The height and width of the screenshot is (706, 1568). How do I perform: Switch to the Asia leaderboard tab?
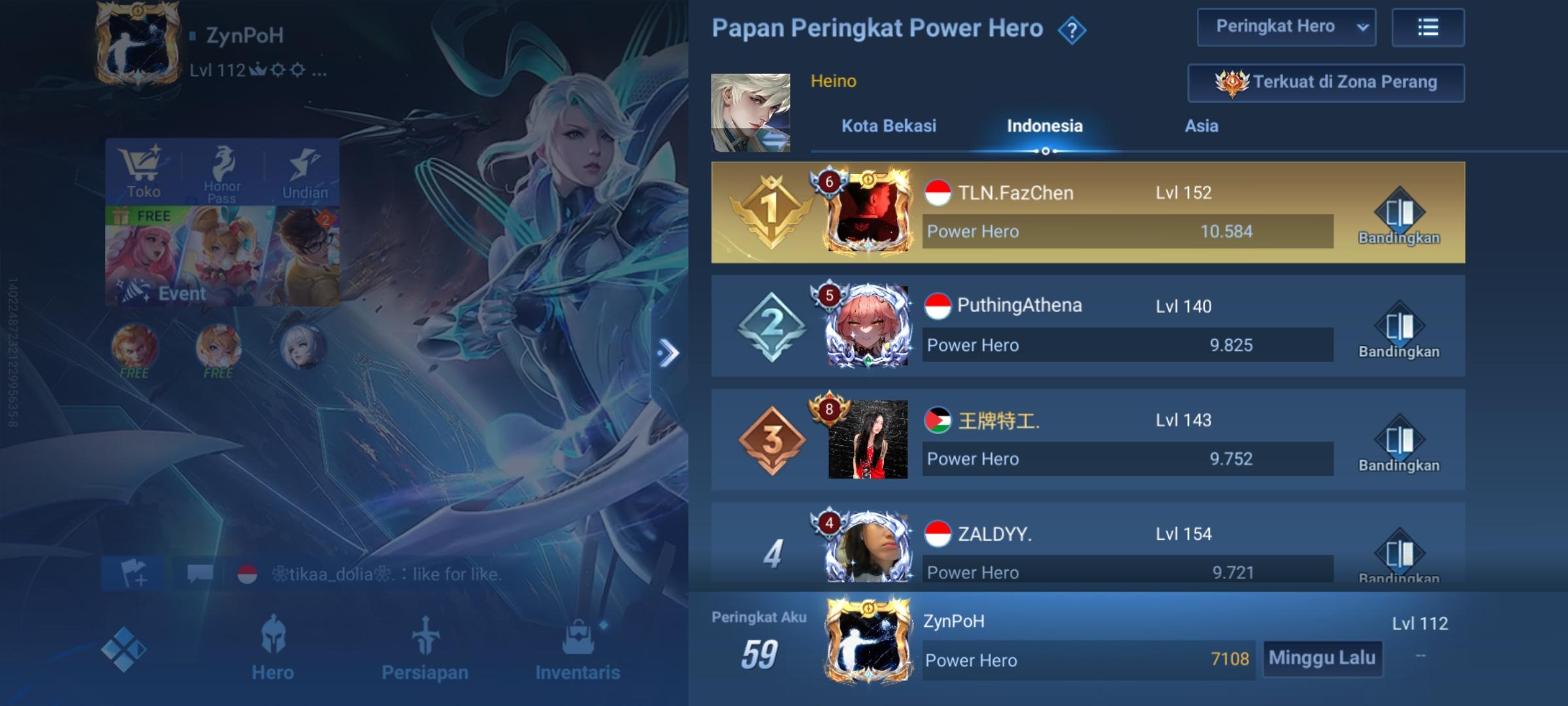tap(1201, 126)
